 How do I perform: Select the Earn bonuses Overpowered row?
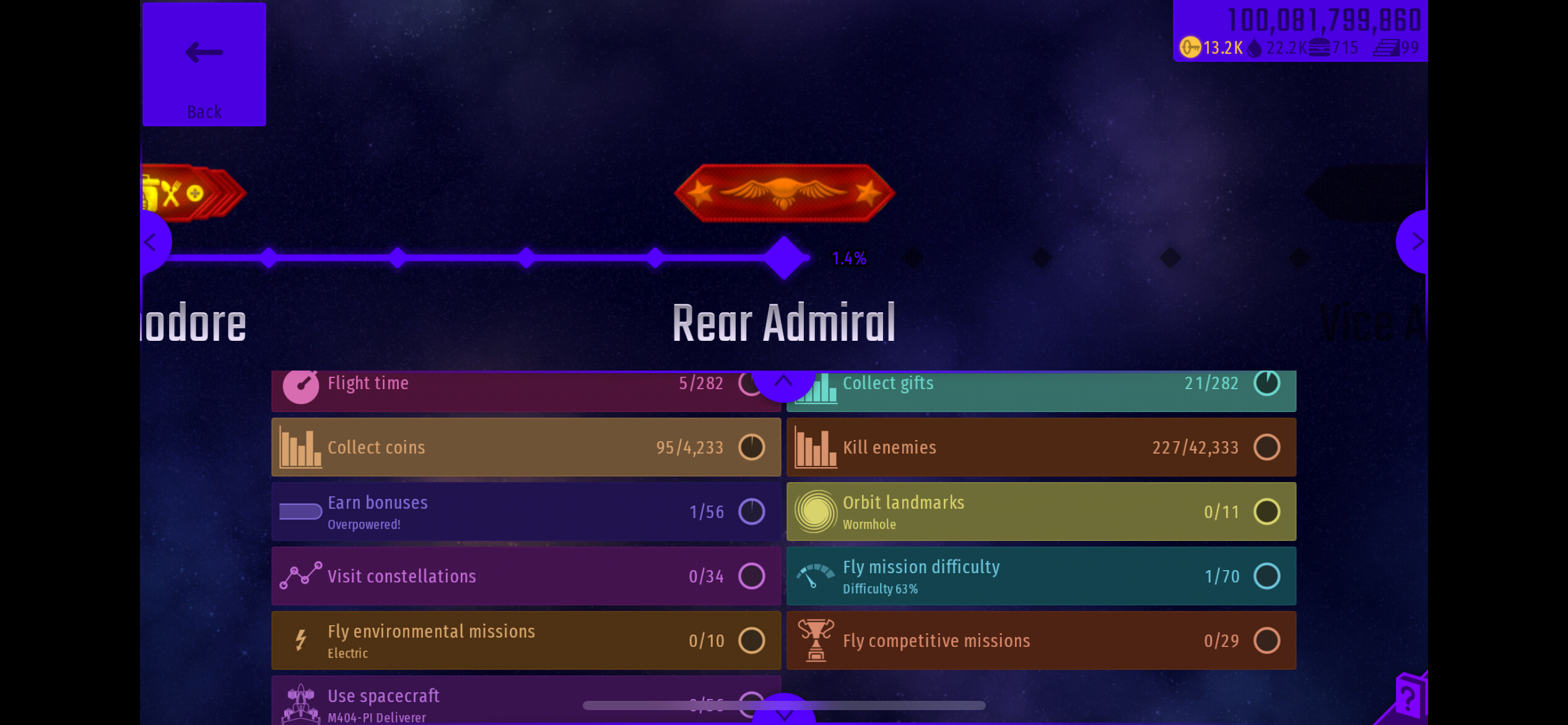pos(525,512)
